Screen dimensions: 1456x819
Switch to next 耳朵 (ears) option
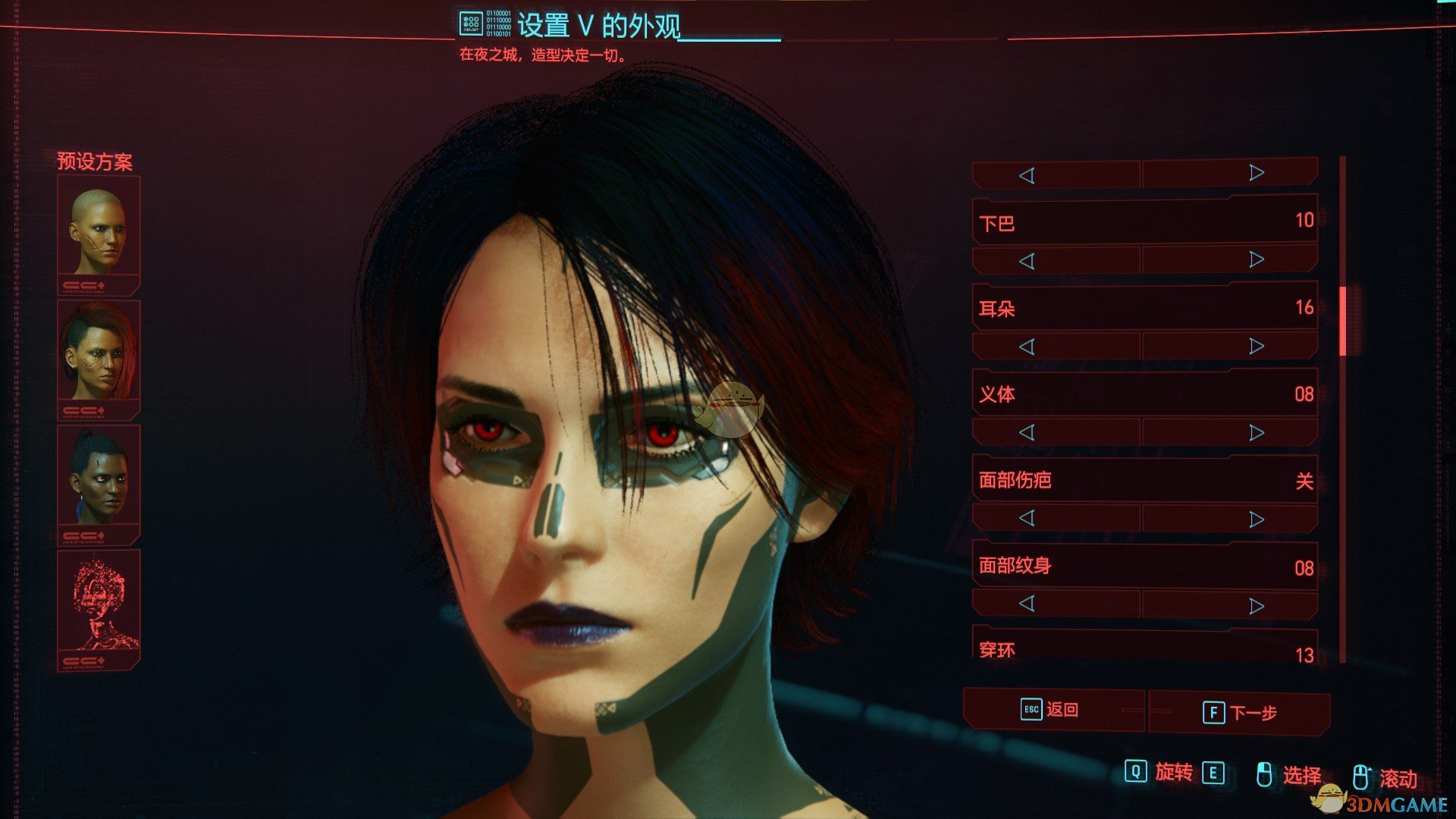pos(1257,347)
